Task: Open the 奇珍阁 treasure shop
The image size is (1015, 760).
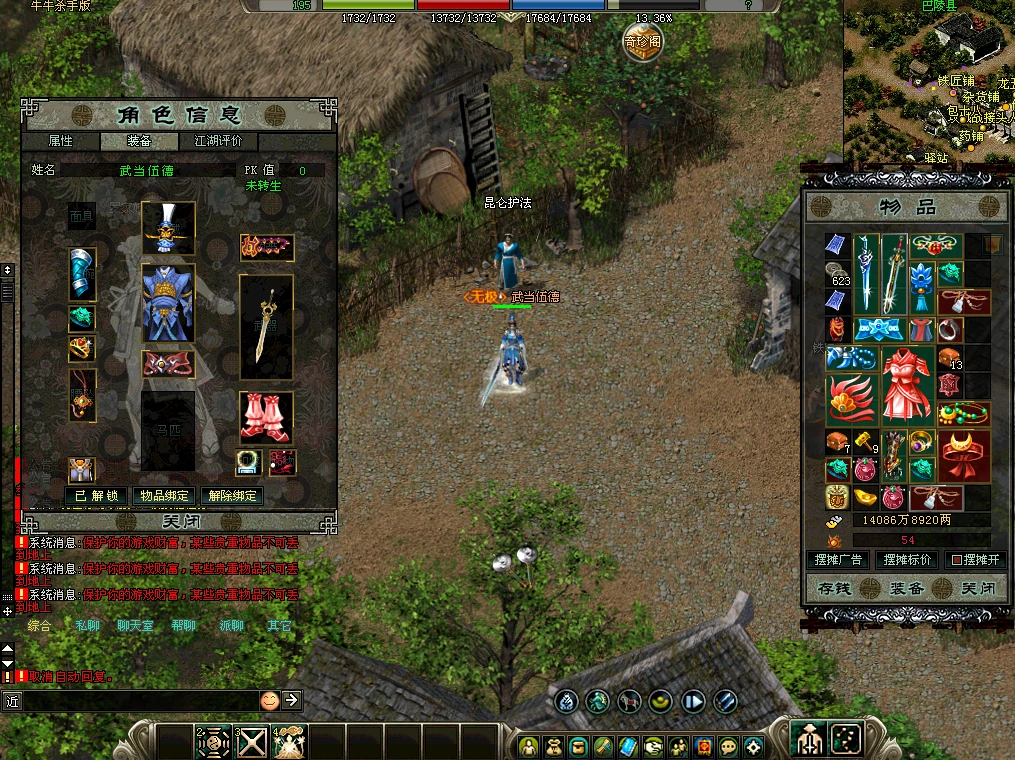Action: tap(642, 41)
